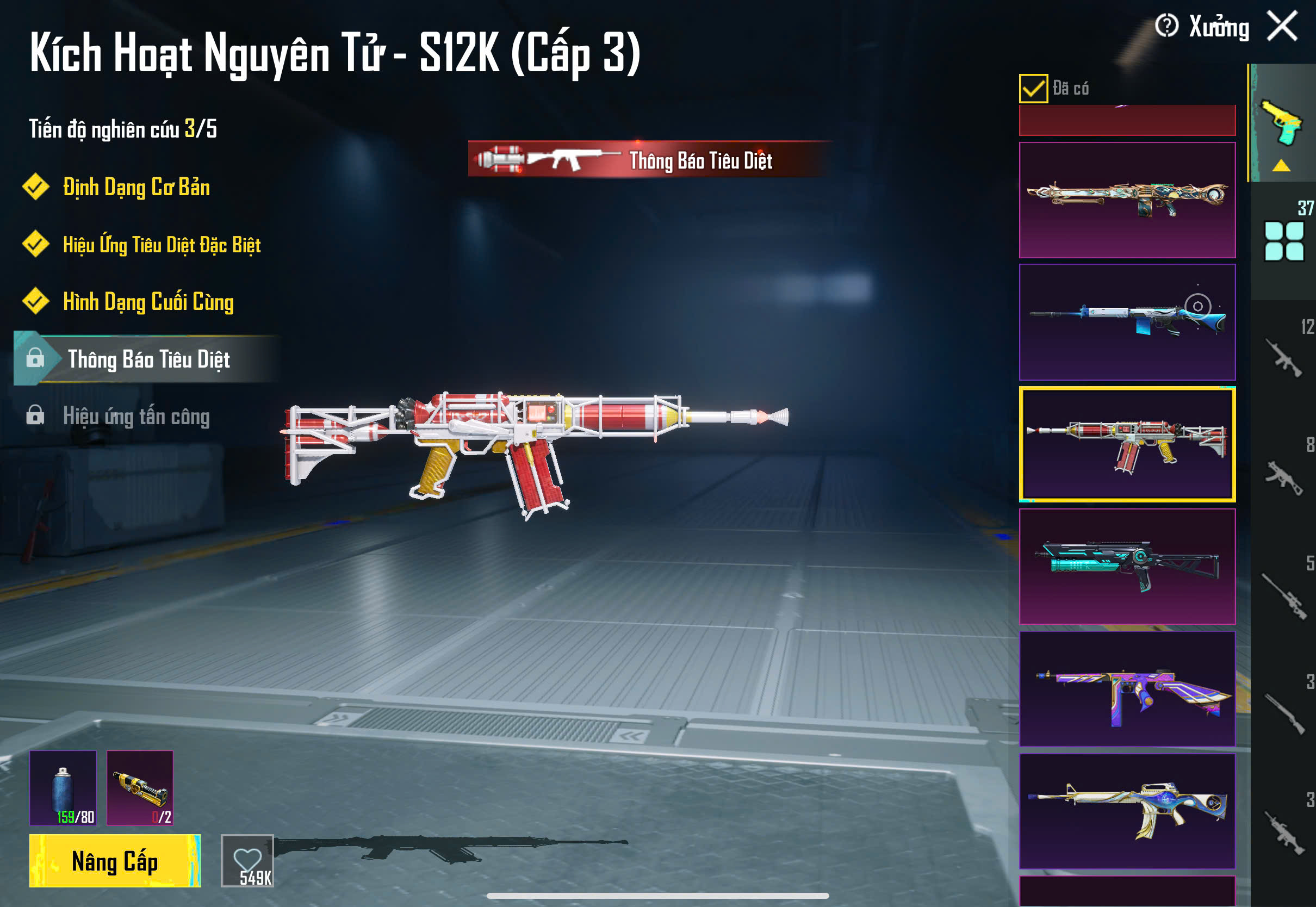Select the ornate gold and teal gun skin
The image size is (1316, 907).
(1127, 200)
